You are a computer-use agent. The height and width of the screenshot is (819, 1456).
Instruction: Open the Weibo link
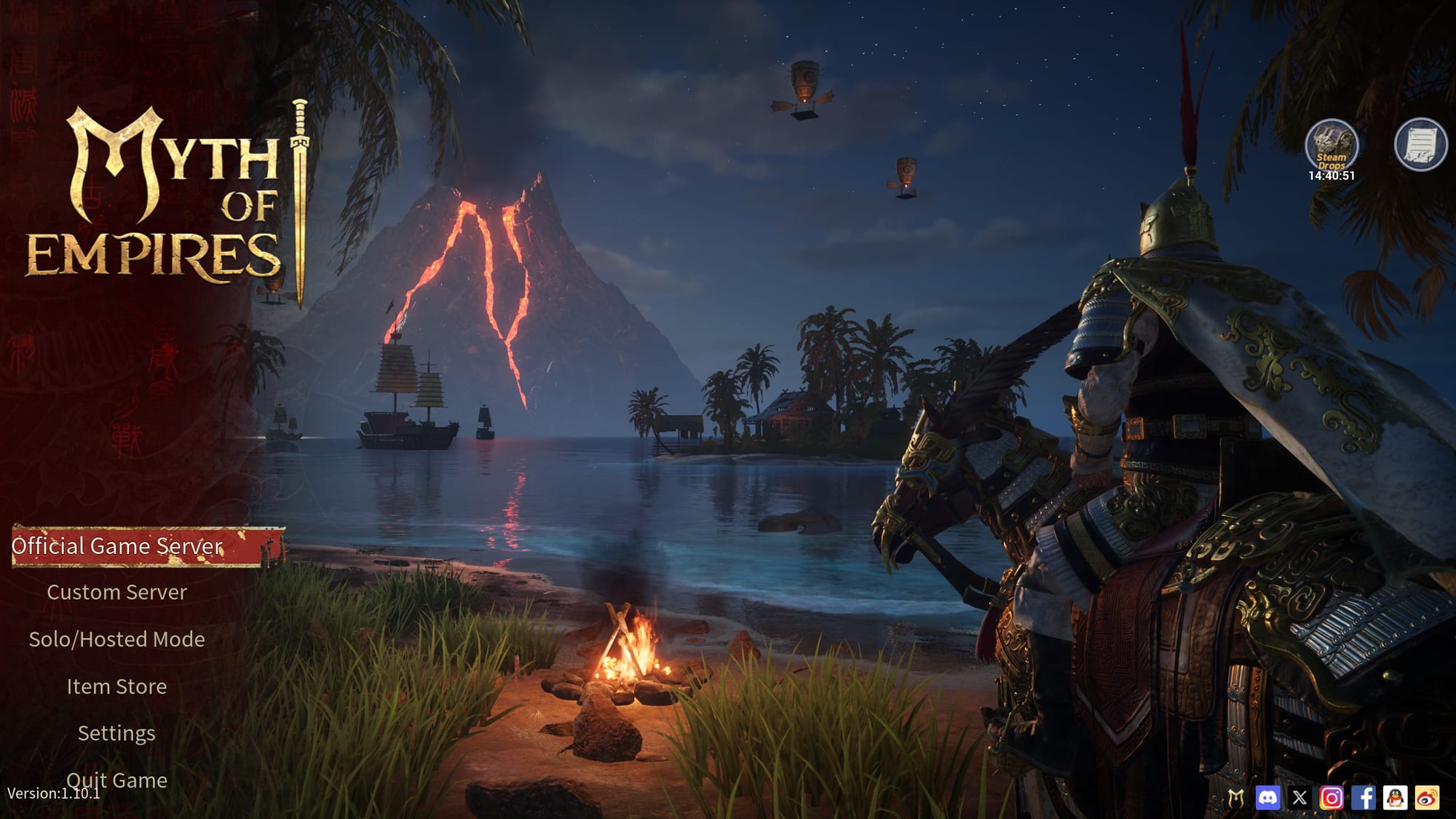1428,798
